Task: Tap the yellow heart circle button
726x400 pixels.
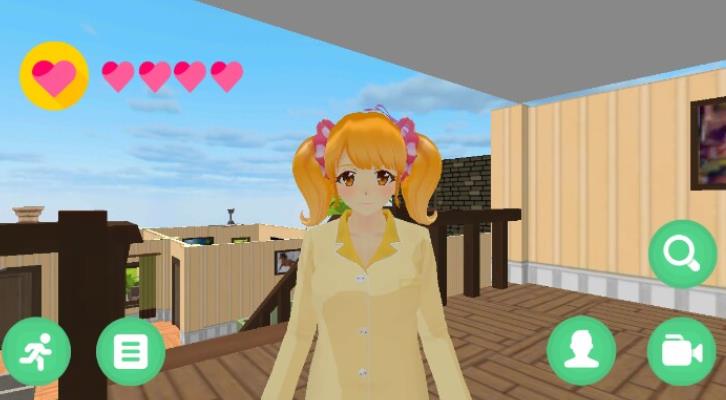Action: [54, 76]
